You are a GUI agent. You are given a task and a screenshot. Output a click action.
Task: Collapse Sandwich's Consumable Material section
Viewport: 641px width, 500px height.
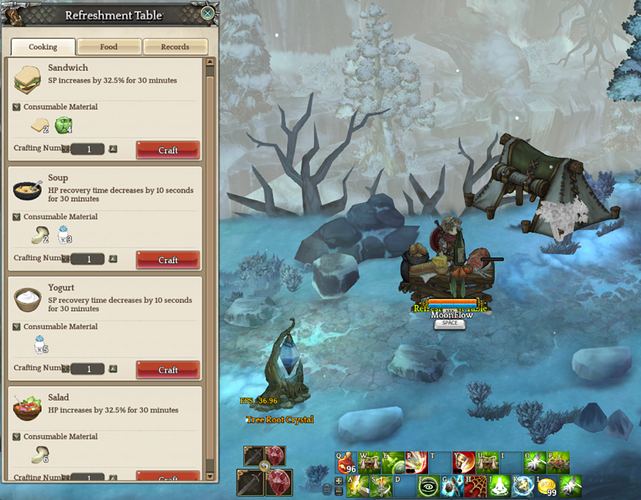tap(16, 106)
